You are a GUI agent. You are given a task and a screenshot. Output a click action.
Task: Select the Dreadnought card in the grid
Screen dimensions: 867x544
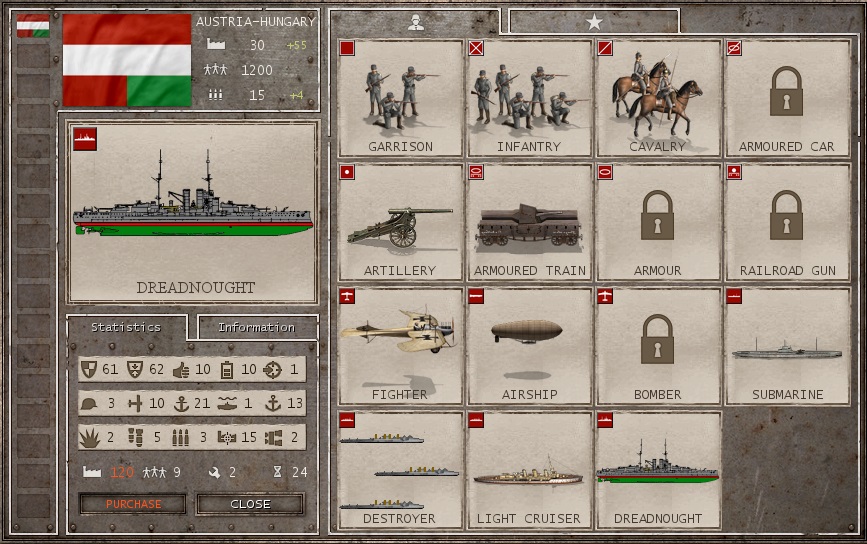point(658,470)
